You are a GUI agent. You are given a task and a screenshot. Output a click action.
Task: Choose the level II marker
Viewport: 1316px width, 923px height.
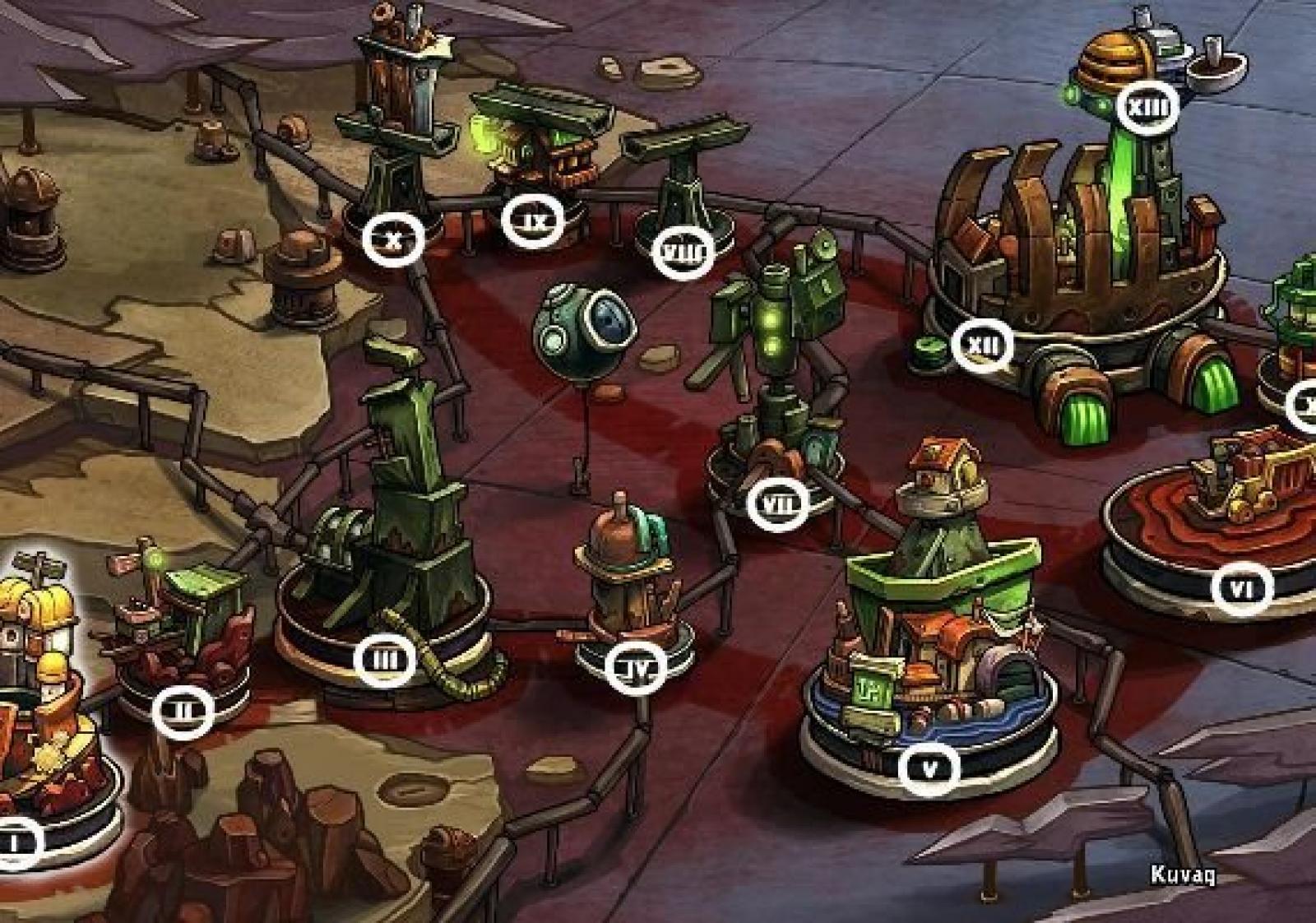(183, 711)
